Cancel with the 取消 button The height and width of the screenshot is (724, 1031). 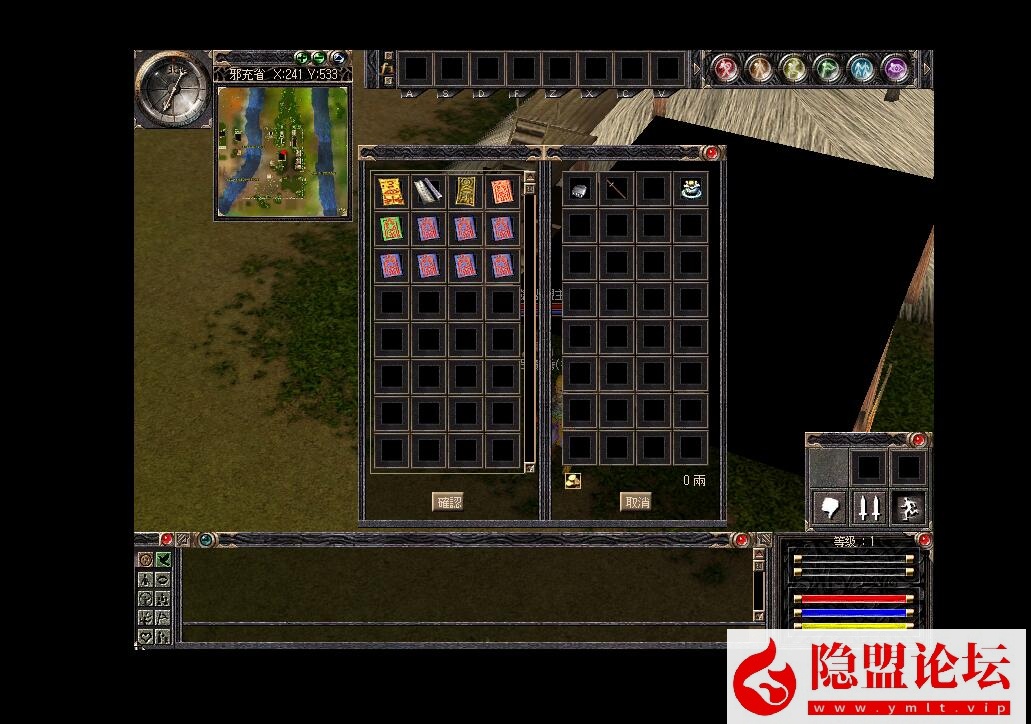coord(636,502)
